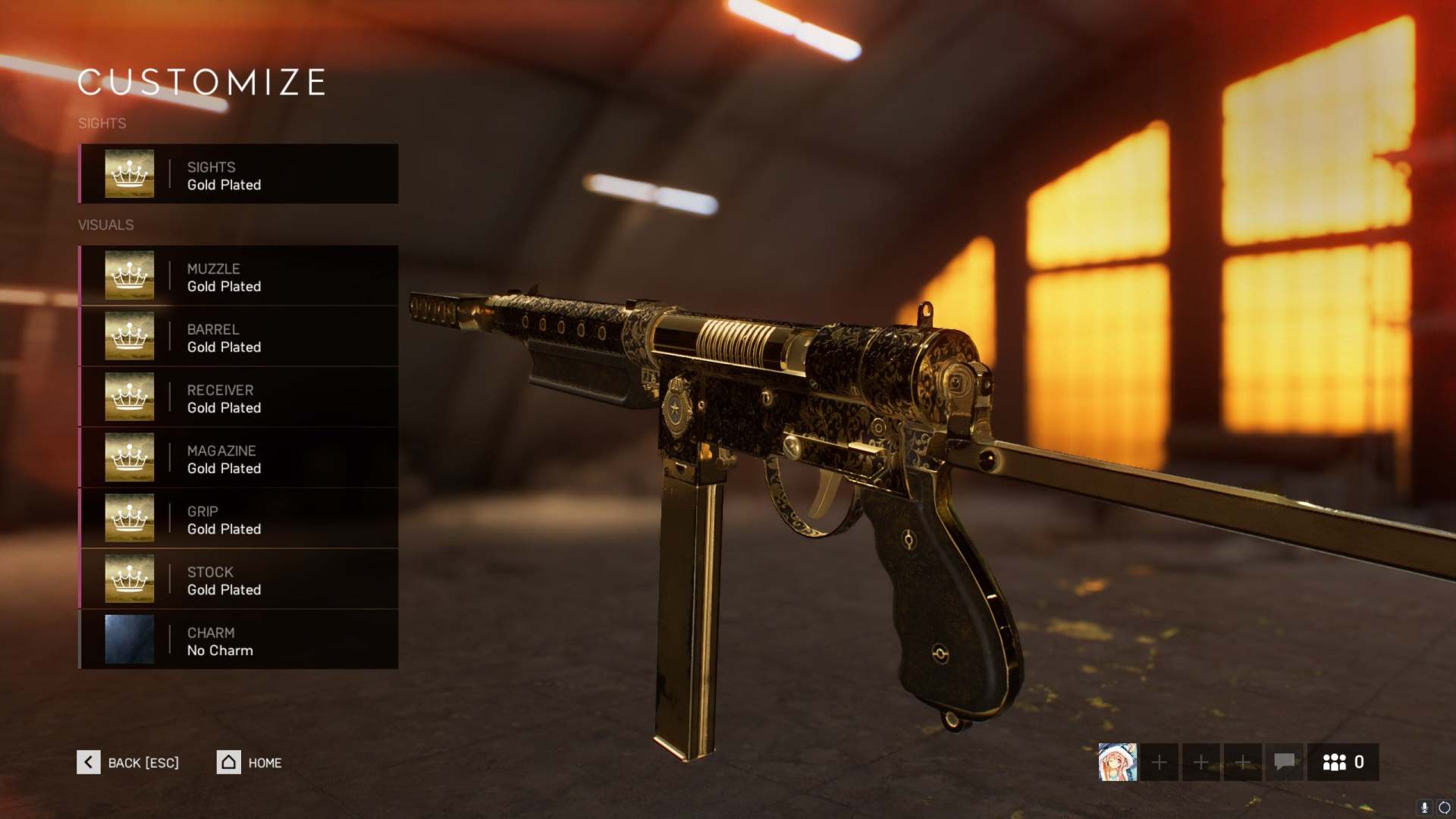Viewport: 1456px width, 819px height.
Task: Open the Muzzle Gold Plated option
Action: (239, 276)
